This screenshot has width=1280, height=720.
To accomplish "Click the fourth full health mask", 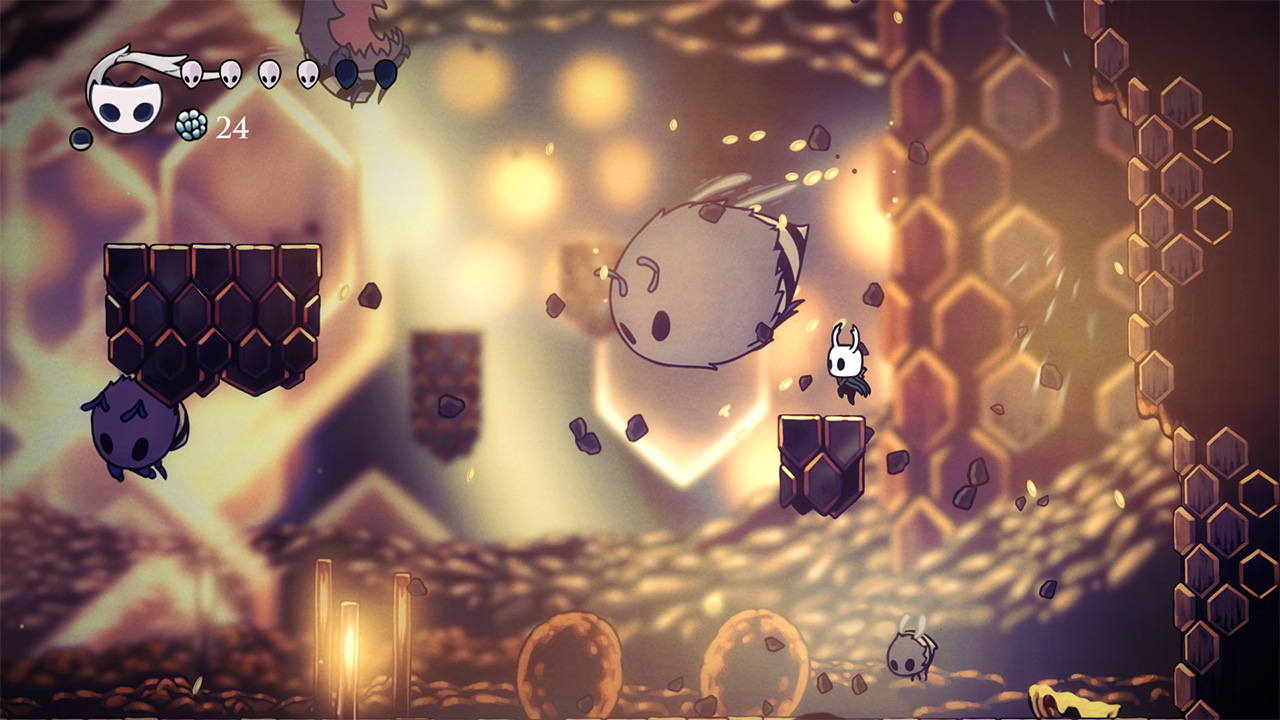I will pos(307,74).
